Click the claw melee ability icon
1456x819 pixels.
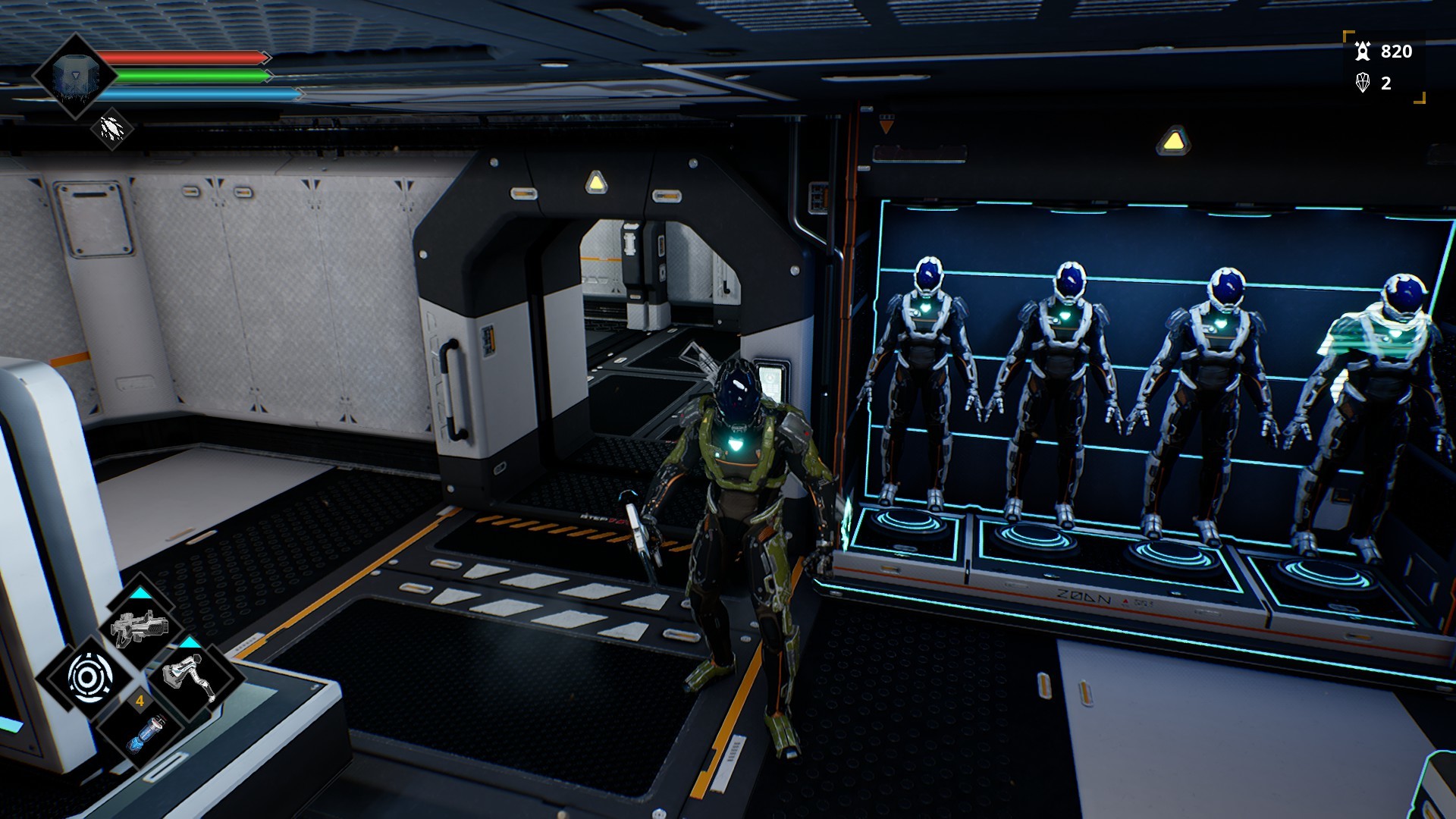click(x=111, y=130)
